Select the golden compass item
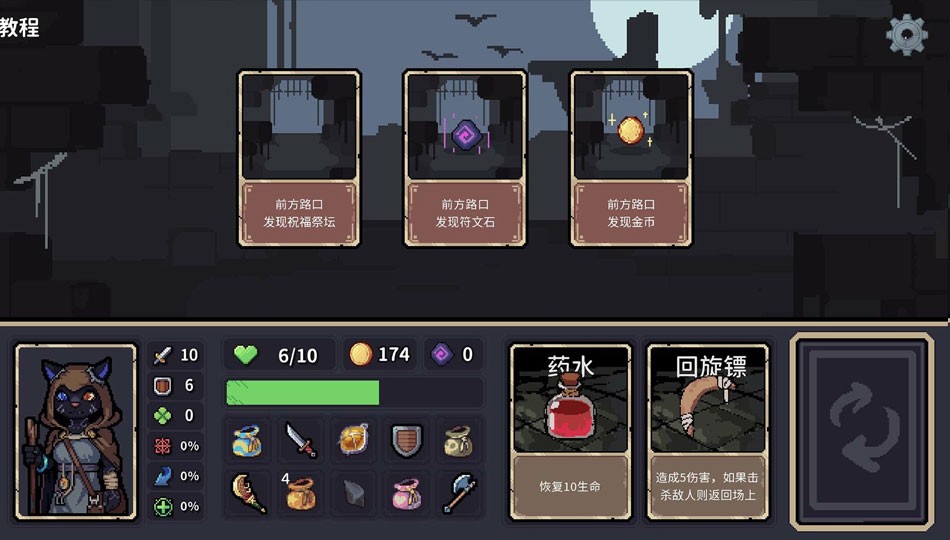Screen dimensions: 950x540 pos(354,440)
